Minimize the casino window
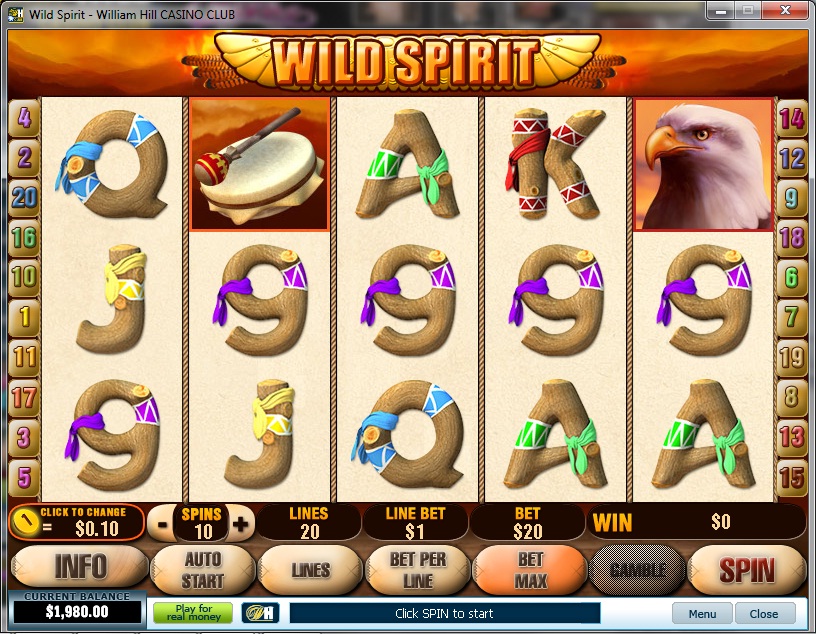 pos(720,10)
